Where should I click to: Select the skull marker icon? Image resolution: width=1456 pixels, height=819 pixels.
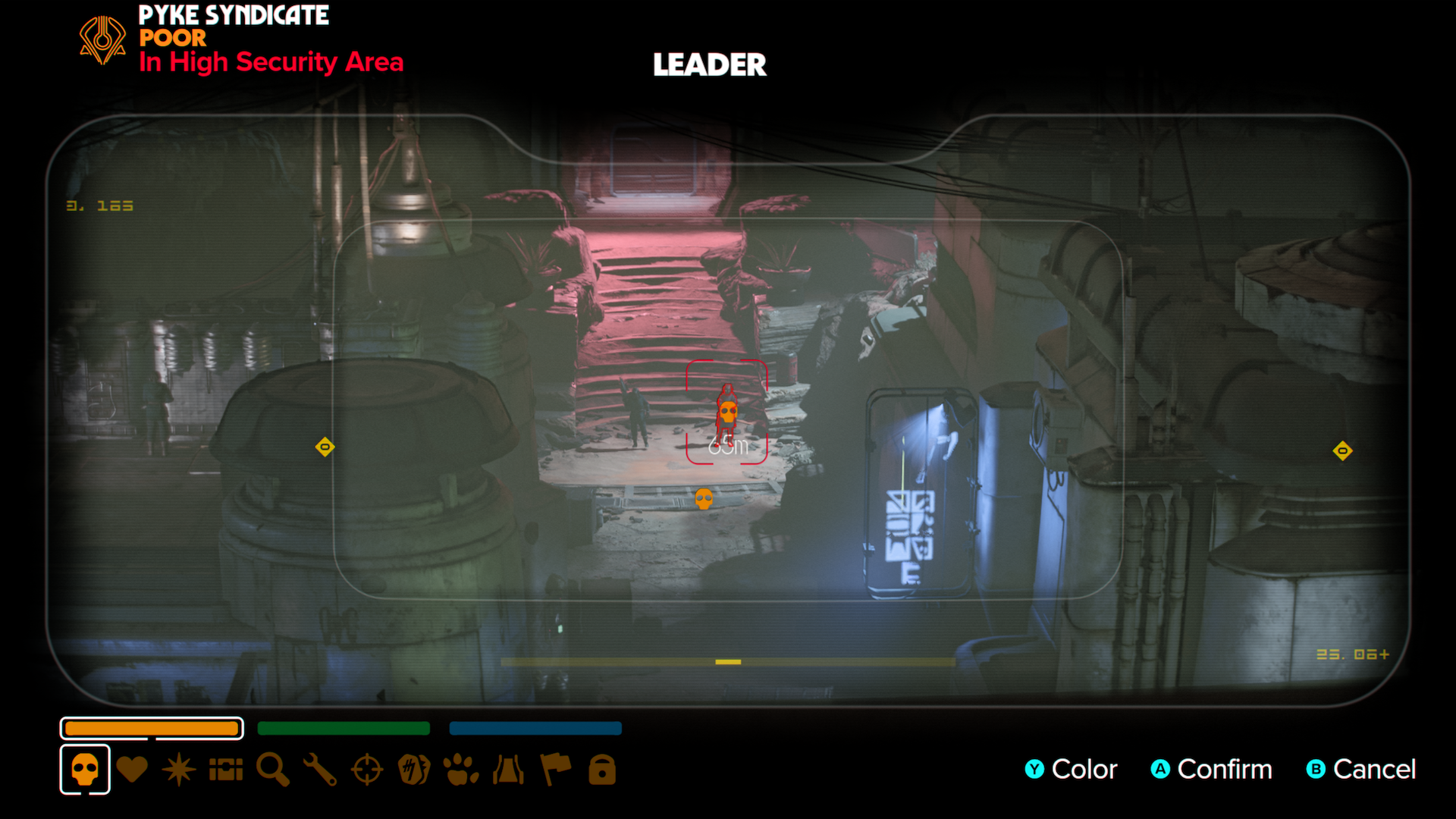pos(85,770)
